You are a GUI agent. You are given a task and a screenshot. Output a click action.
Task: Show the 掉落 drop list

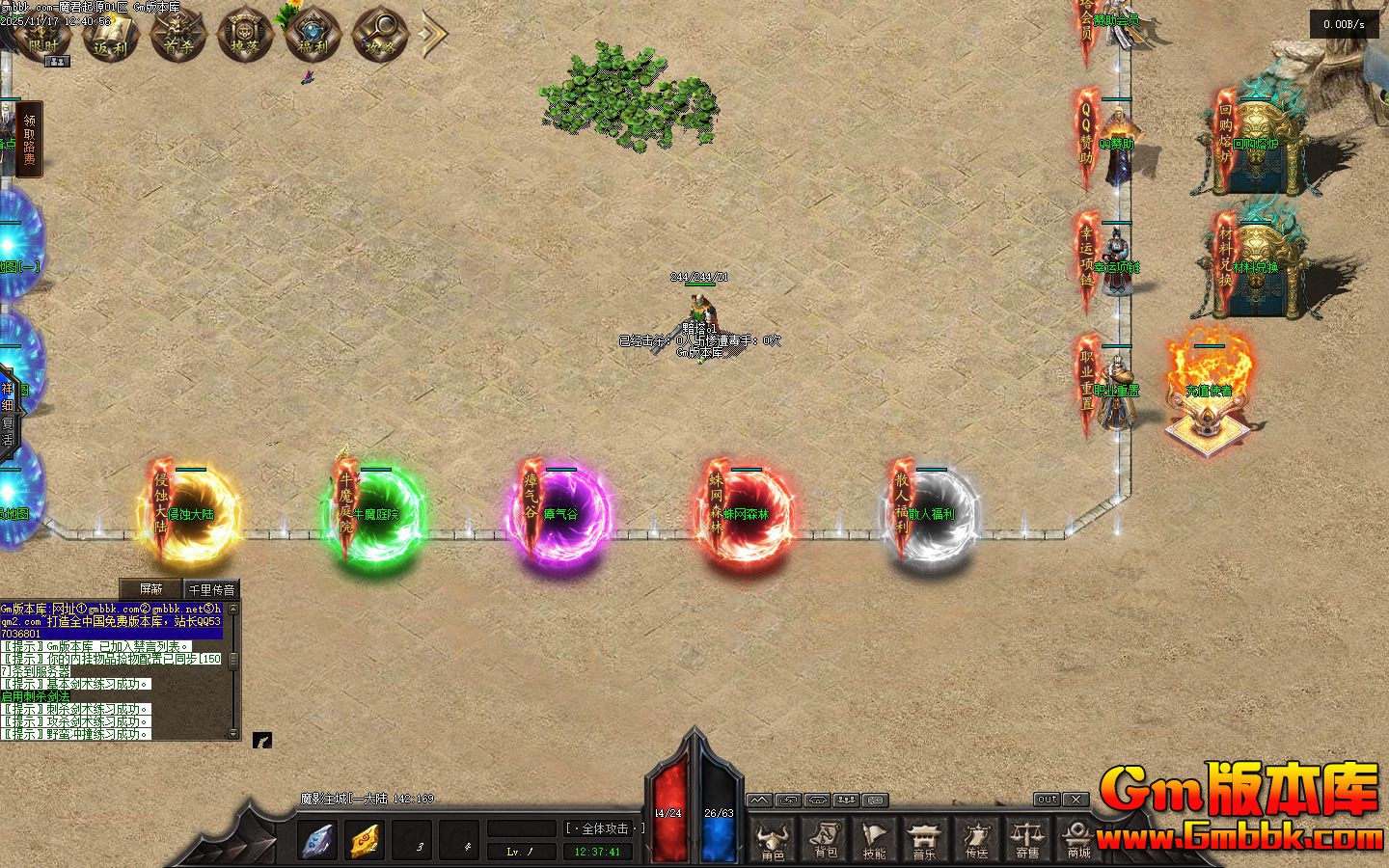pyautogui.click(x=244, y=36)
